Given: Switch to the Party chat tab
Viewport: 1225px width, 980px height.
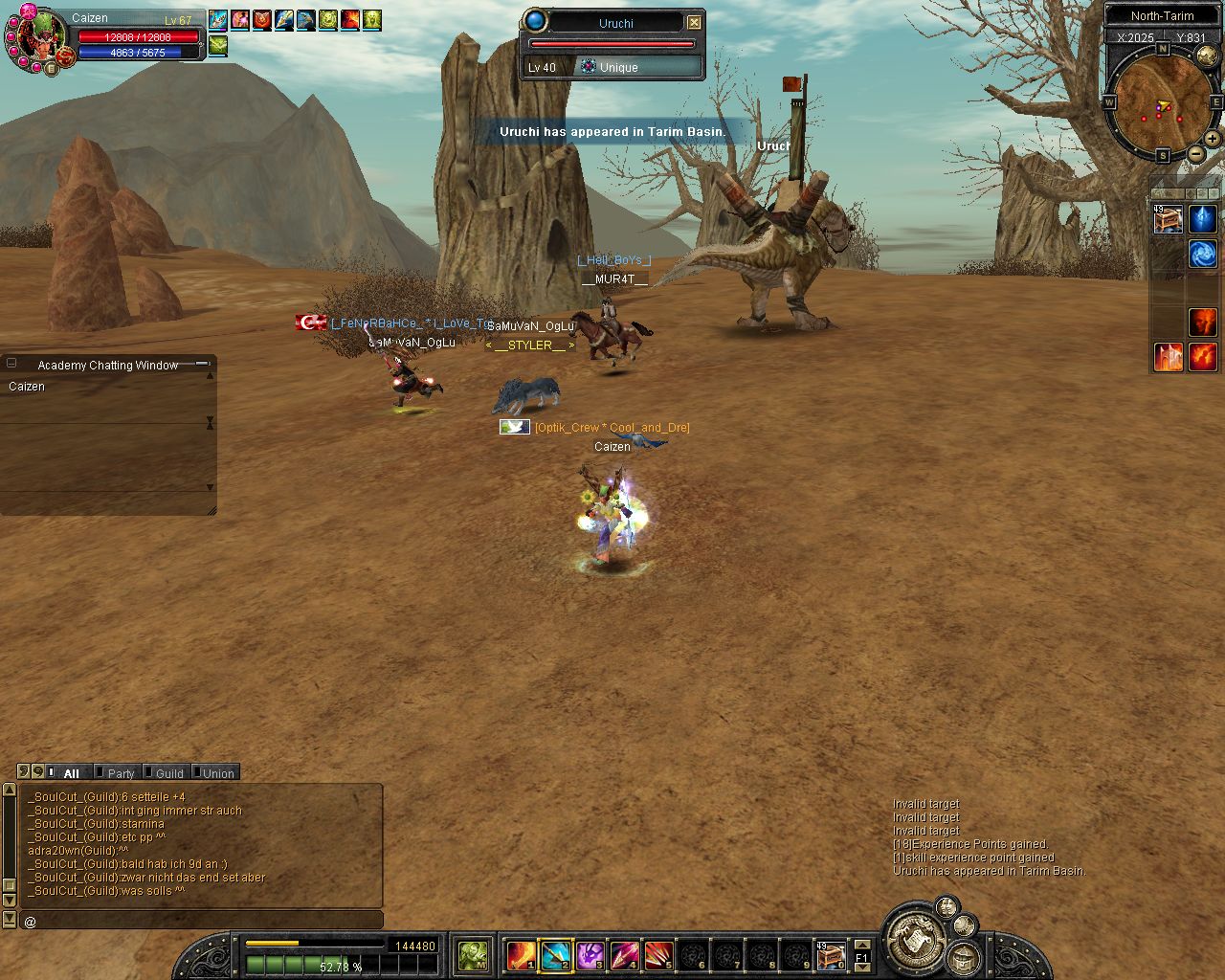Looking at the screenshot, I should (x=121, y=773).
